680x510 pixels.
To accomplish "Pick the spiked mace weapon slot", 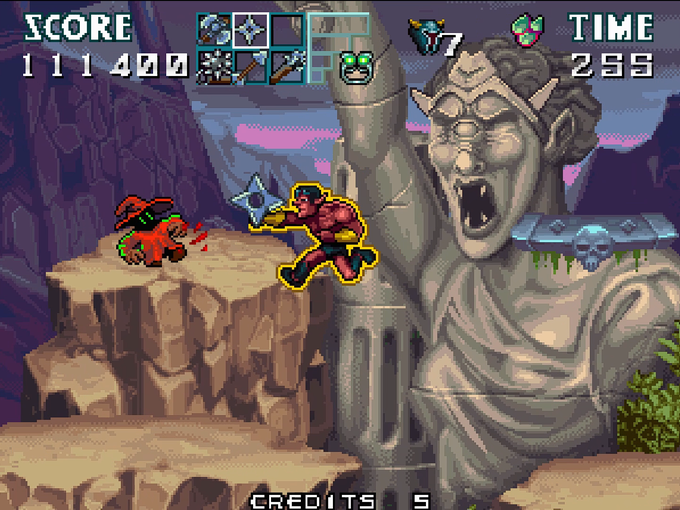I will (214, 67).
